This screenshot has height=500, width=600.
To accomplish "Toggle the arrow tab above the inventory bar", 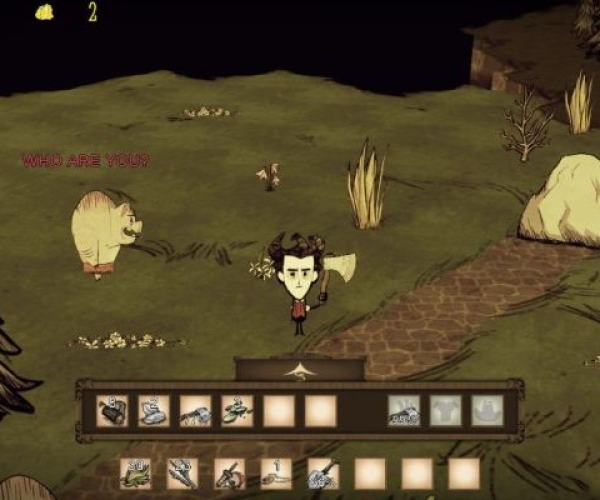I will pyautogui.click(x=299, y=370).
